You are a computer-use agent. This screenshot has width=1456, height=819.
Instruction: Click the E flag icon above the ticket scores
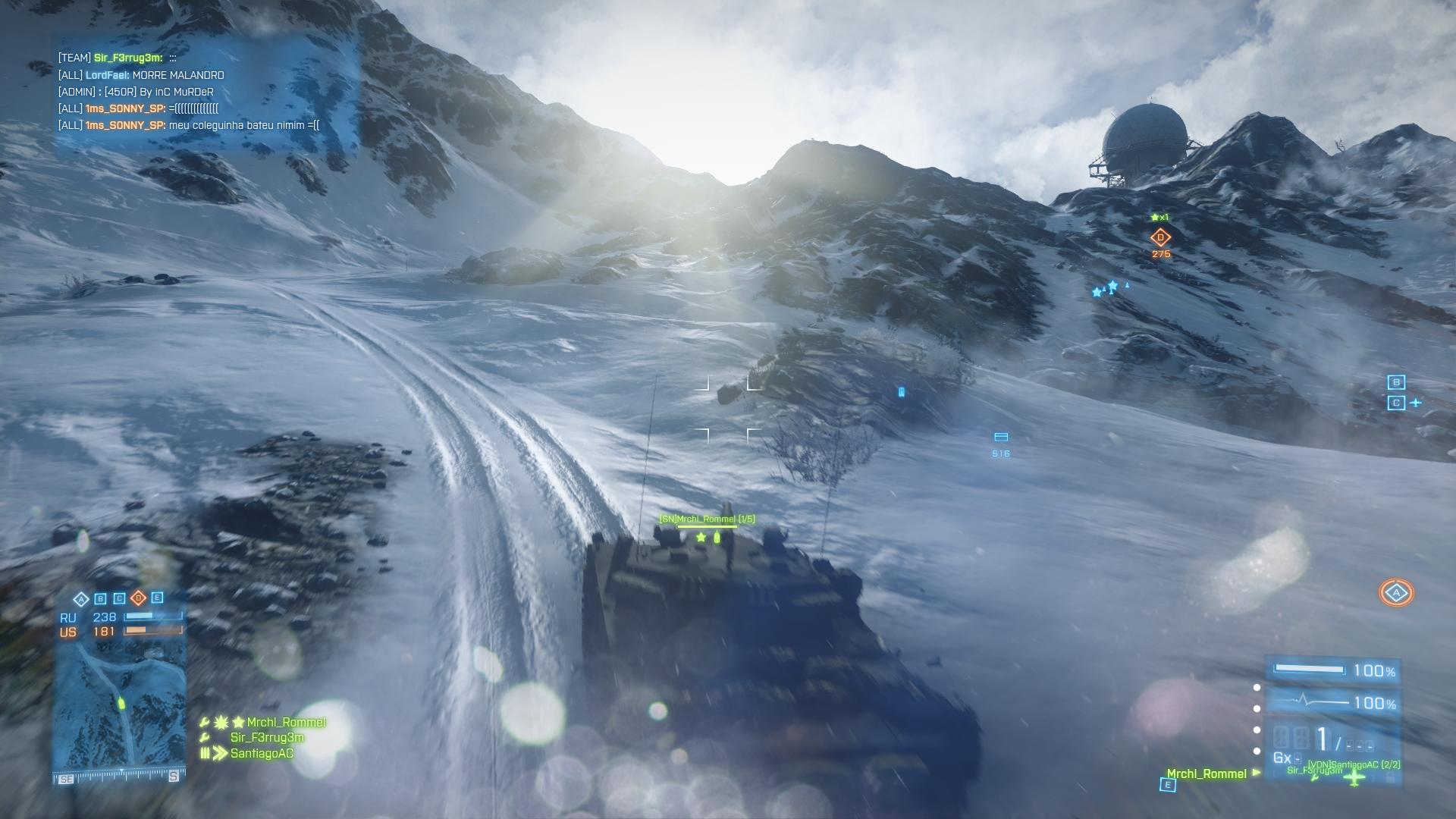click(157, 598)
